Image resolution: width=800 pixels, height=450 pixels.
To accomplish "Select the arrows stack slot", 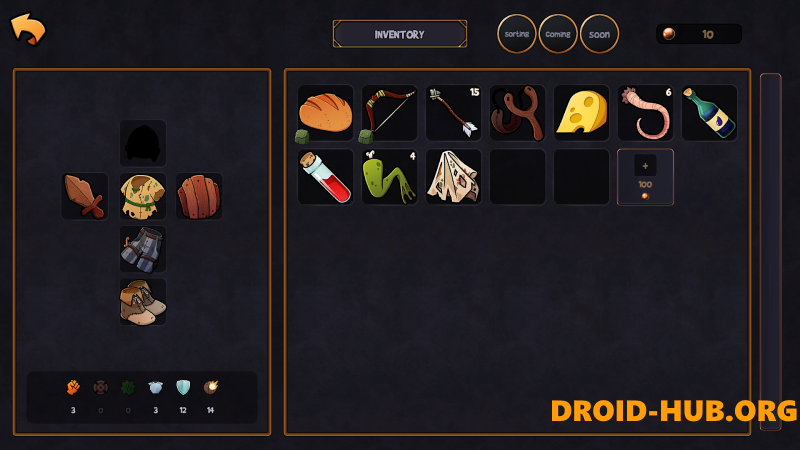I will (x=453, y=113).
